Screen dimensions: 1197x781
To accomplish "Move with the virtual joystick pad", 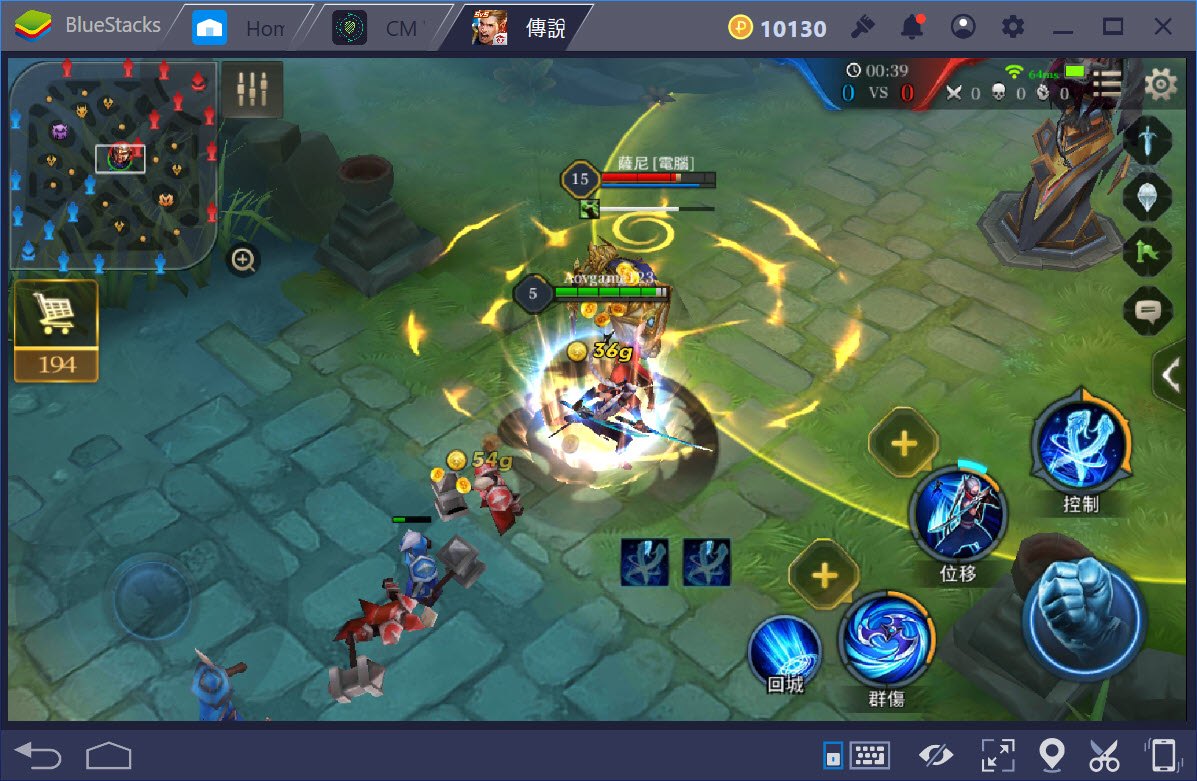I will coord(150,598).
